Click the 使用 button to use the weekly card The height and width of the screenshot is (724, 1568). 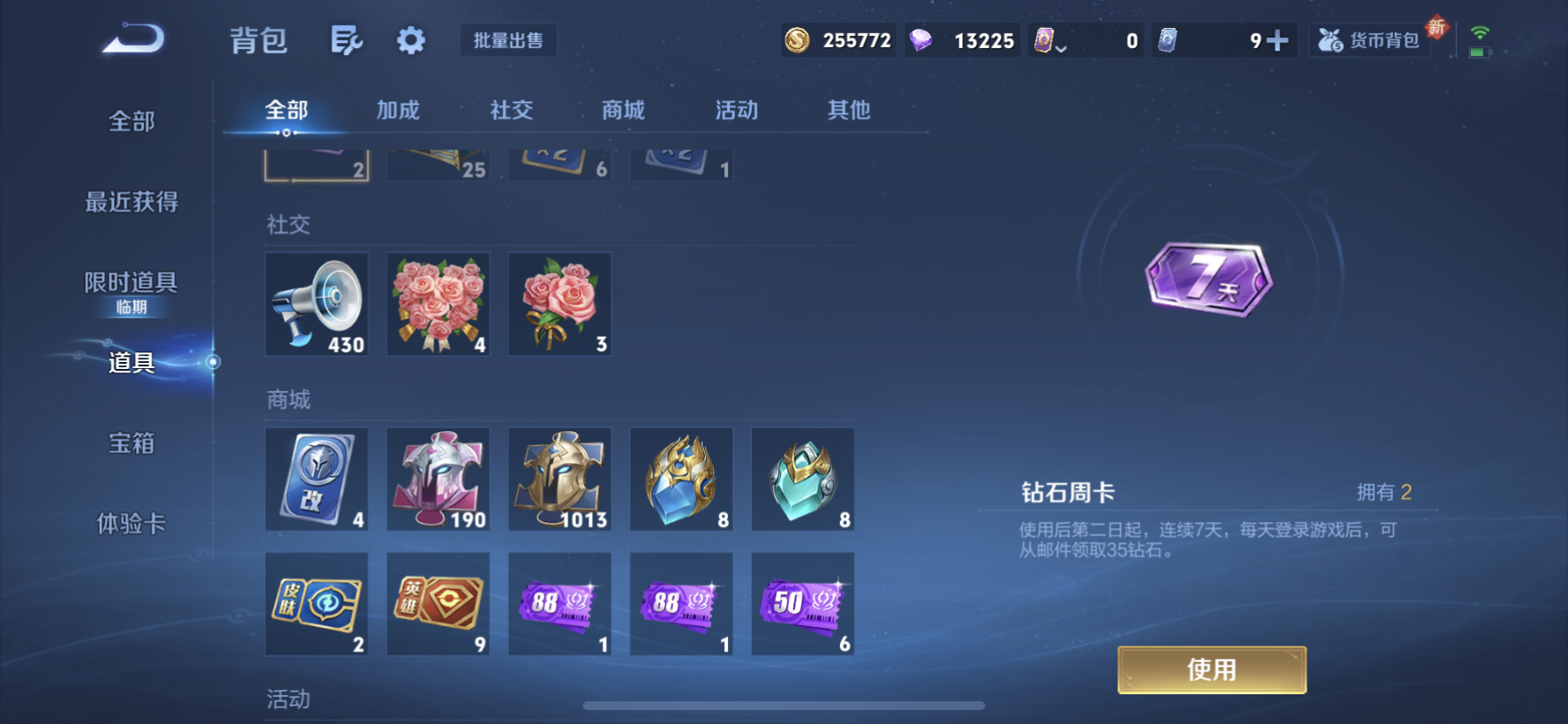1211,669
